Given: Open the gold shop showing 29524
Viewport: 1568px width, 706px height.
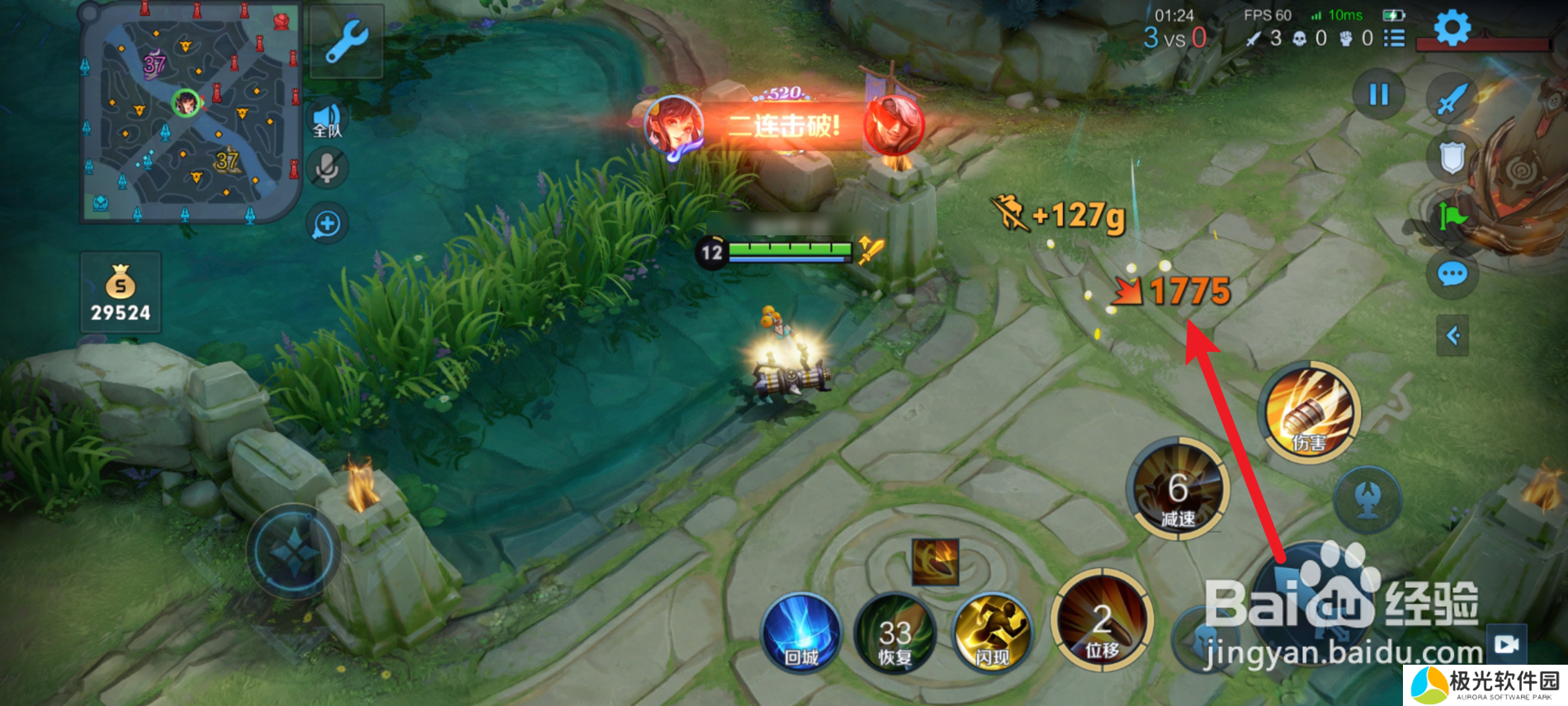Looking at the screenshot, I should (120, 293).
